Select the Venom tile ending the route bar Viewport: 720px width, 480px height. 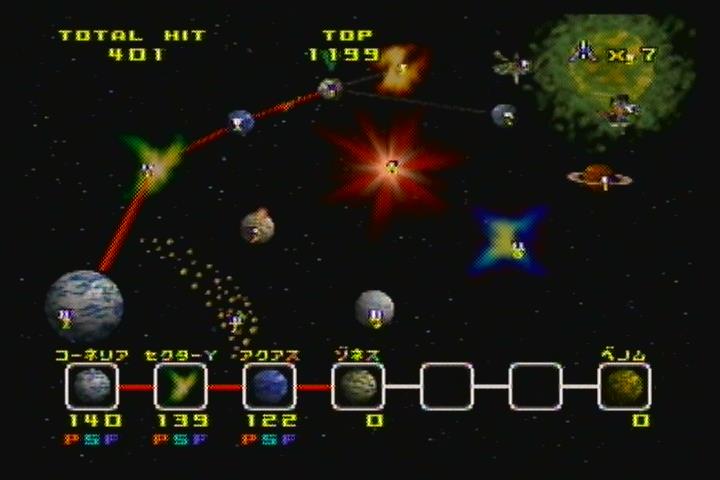click(x=625, y=386)
